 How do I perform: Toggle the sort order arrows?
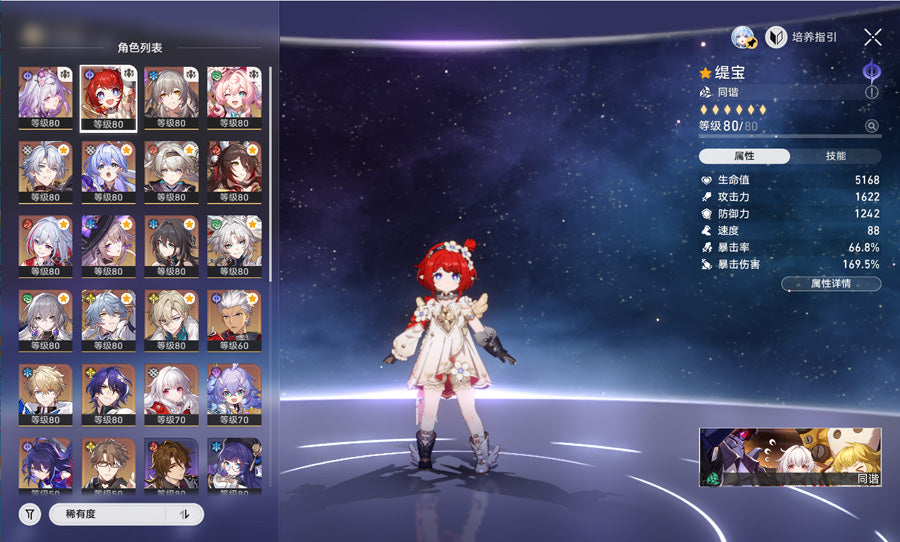(184, 514)
